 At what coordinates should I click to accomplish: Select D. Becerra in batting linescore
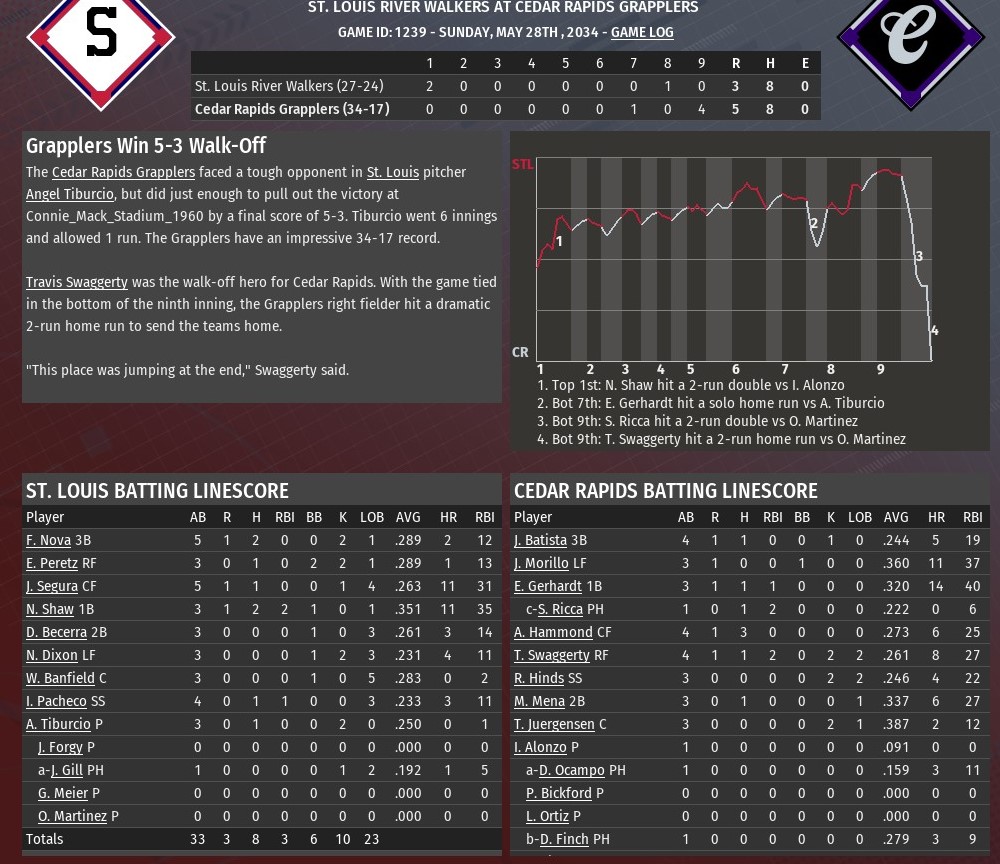pos(56,632)
